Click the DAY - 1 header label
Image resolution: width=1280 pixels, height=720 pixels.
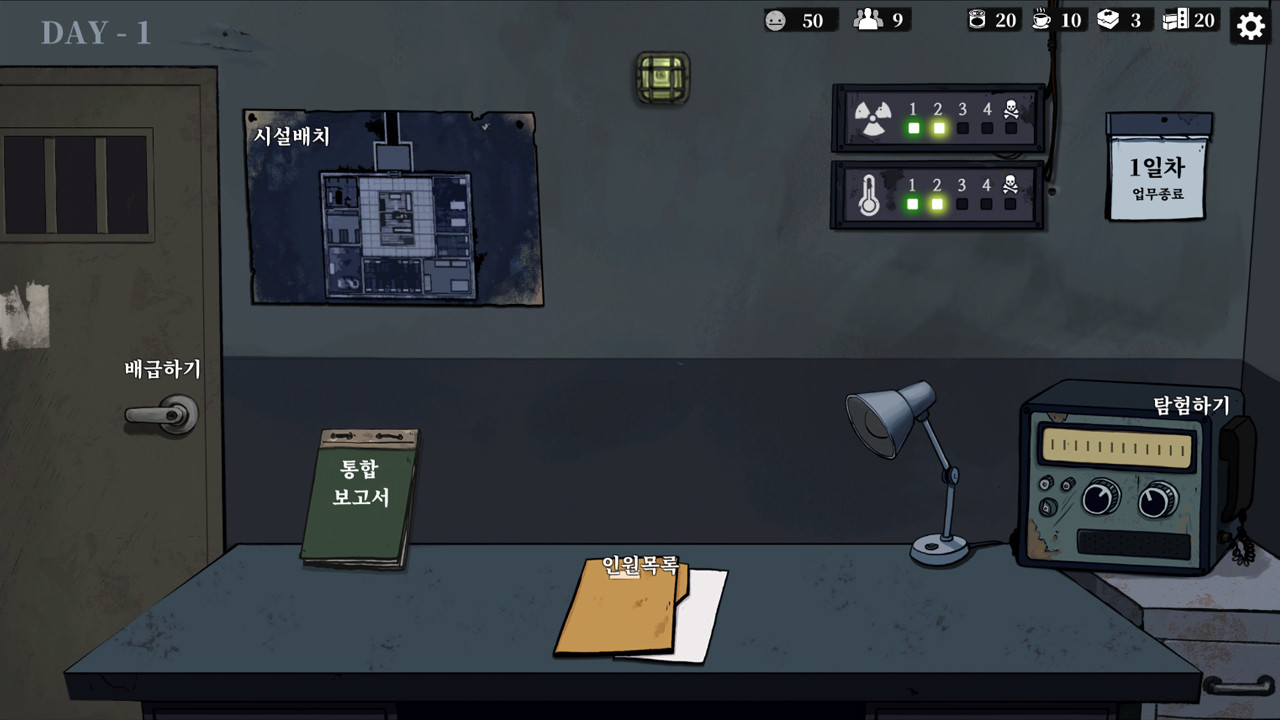point(95,33)
